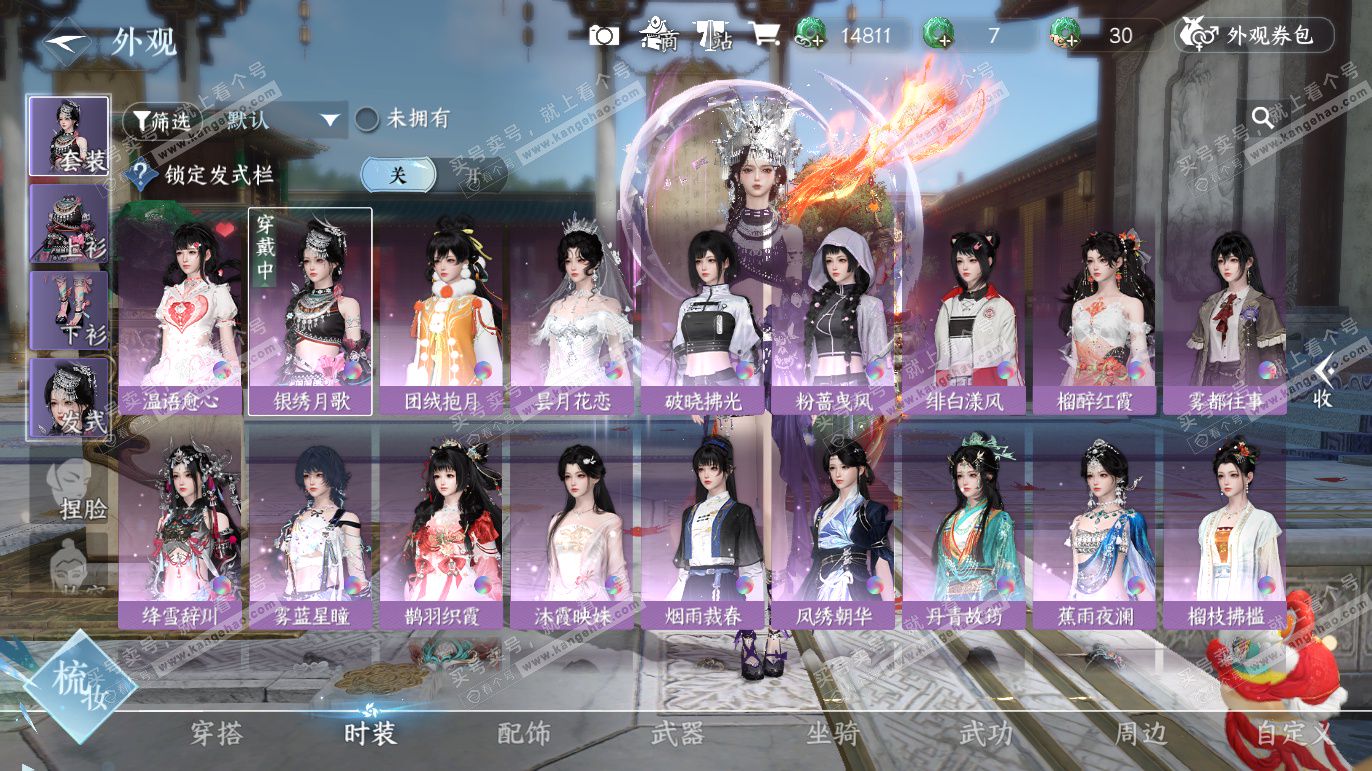1372x771 pixels.
Task: Go back using the arrow button beside 外观
Action: tap(68, 42)
